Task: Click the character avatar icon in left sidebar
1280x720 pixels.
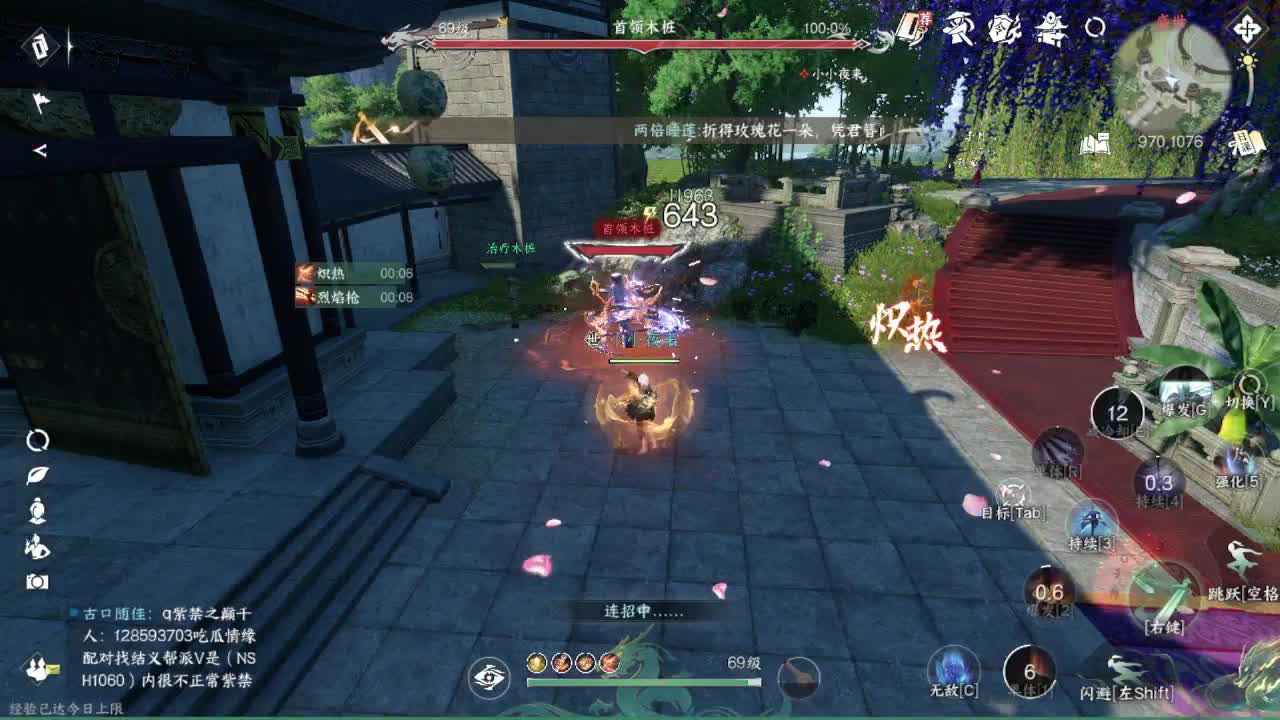Action: coord(35,509)
